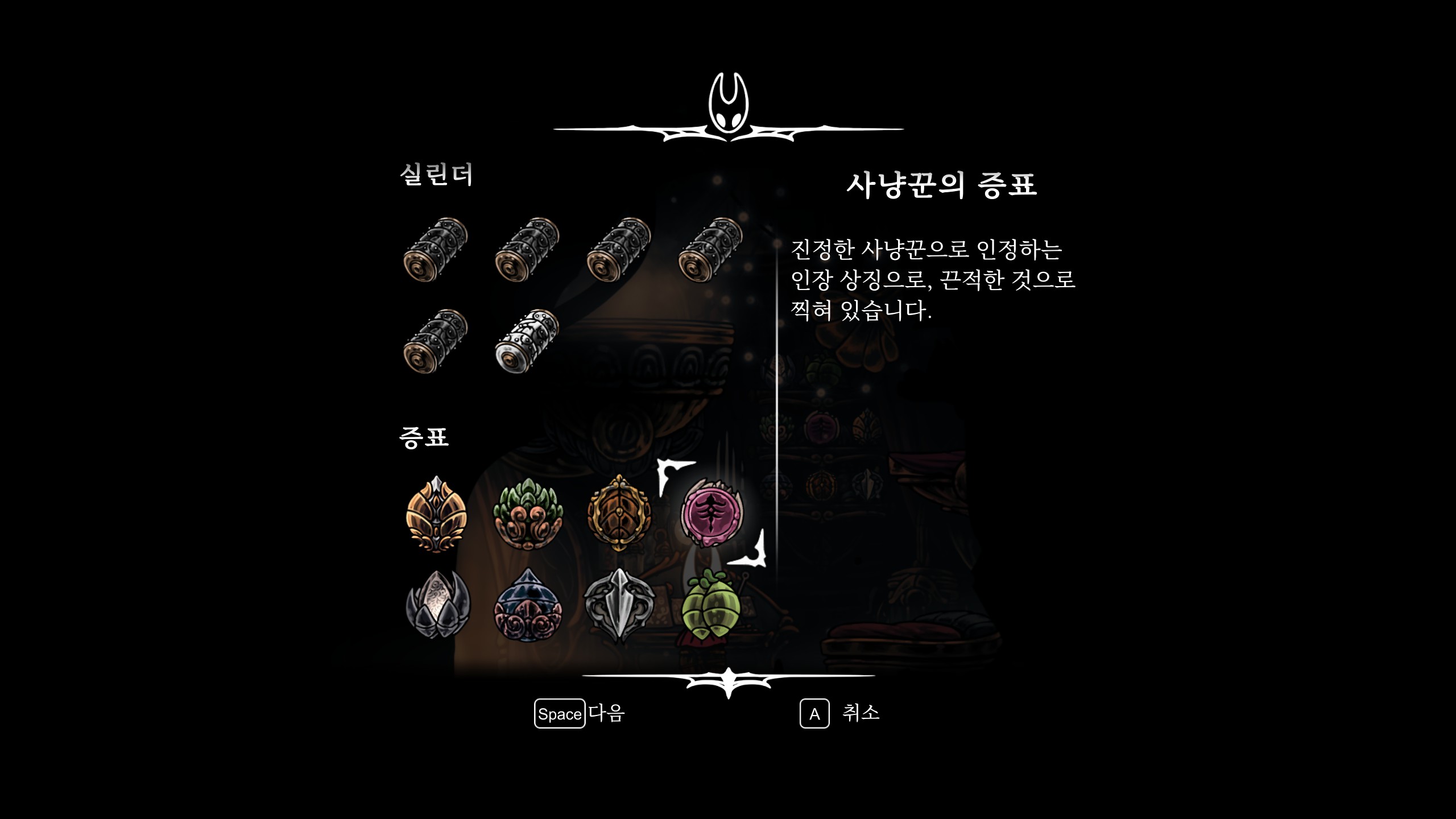Viewport: 1456px width, 819px height.
Task: Click the 취소 (cancel) label
Action: [861, 713]
